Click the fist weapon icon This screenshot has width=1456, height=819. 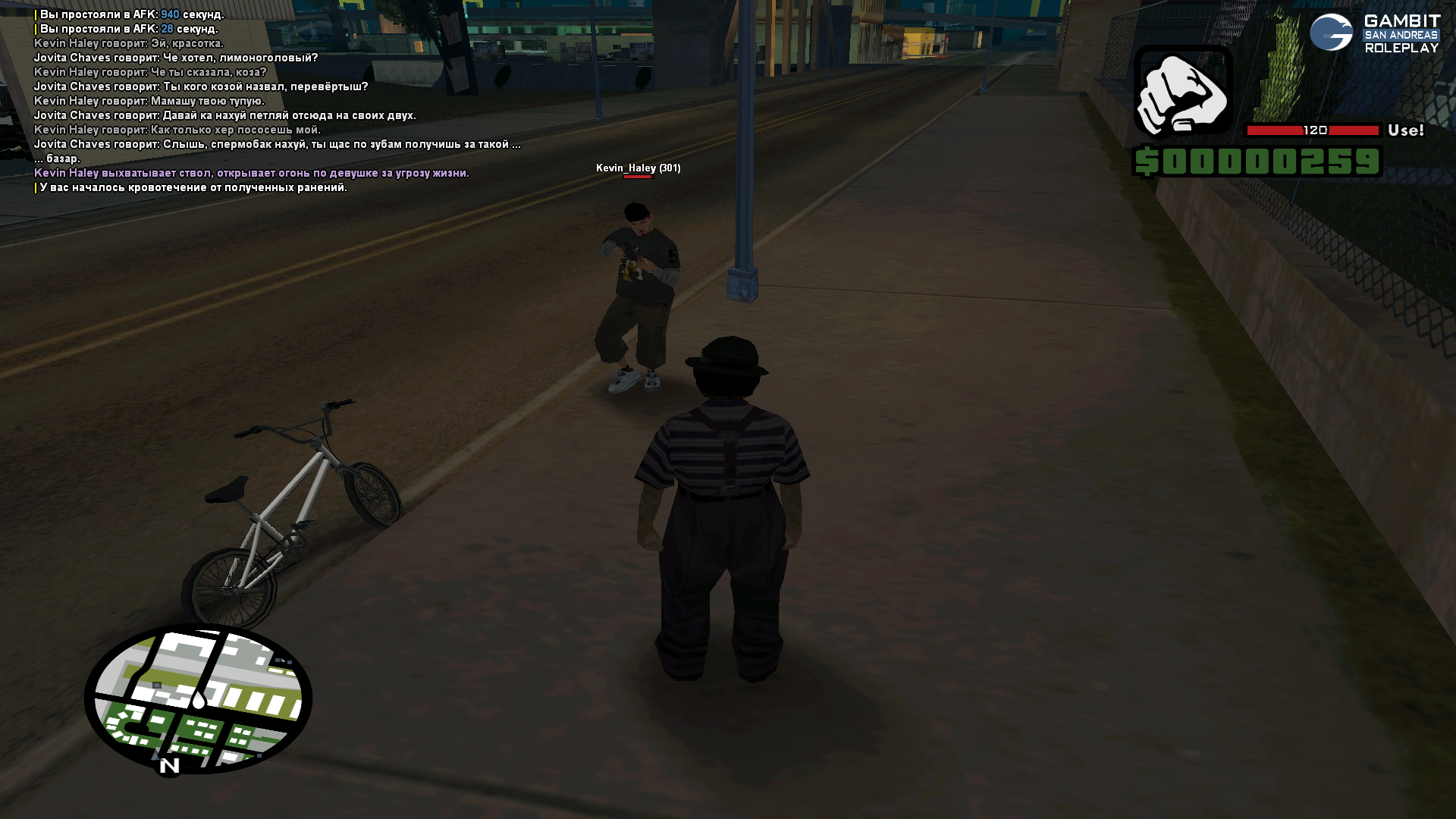click(1183, 92)
